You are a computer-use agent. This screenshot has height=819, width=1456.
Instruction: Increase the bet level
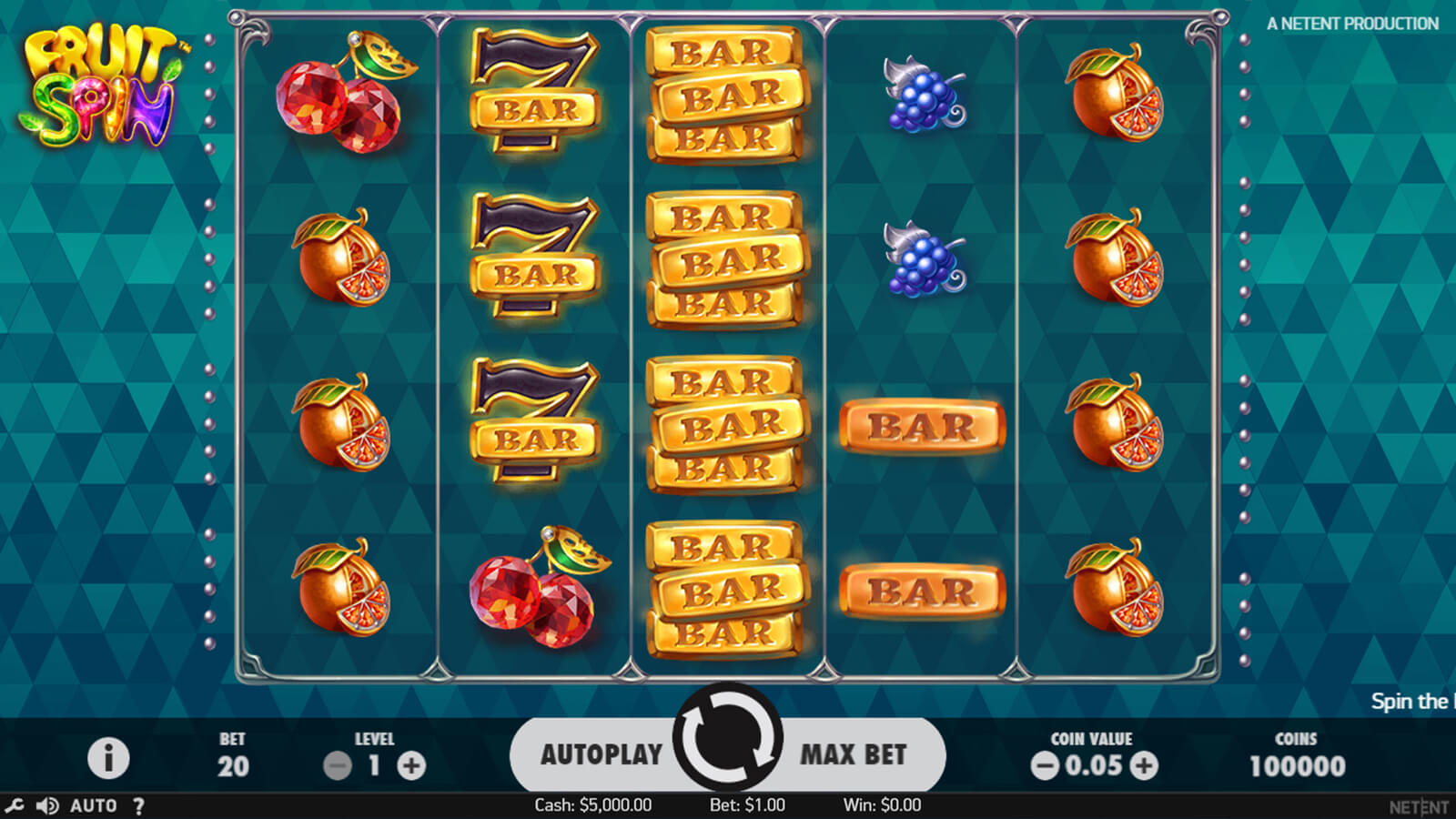tap(411, 766)
